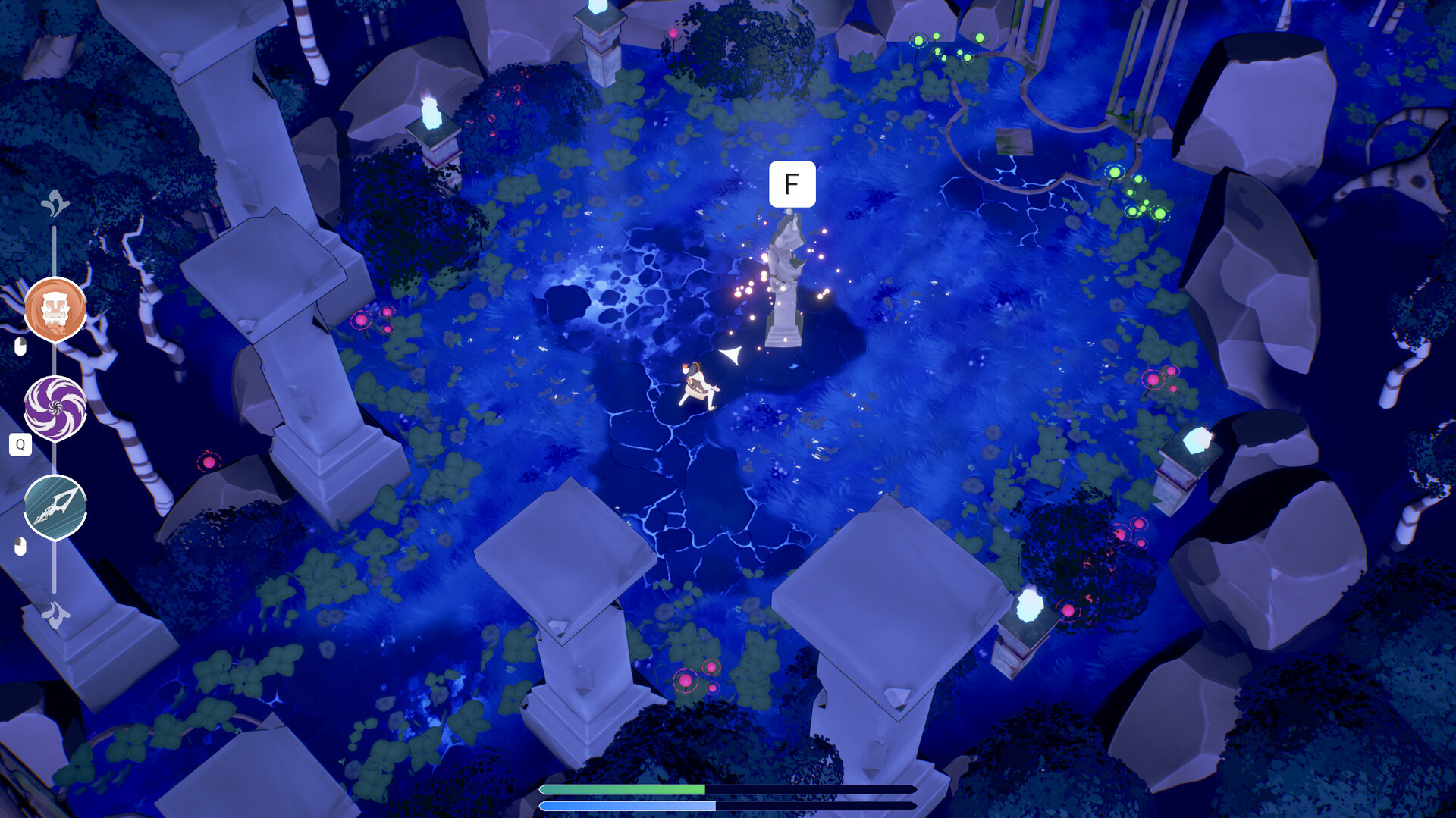1456x818 pixels.
Task: Activate the purple swirl ability icon
Action: pyautogui.click(x=55, y=407)
